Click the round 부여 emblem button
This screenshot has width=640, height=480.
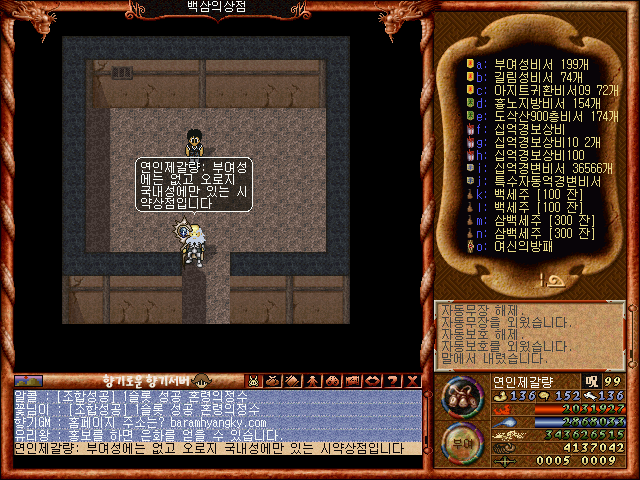coord(461,442)
